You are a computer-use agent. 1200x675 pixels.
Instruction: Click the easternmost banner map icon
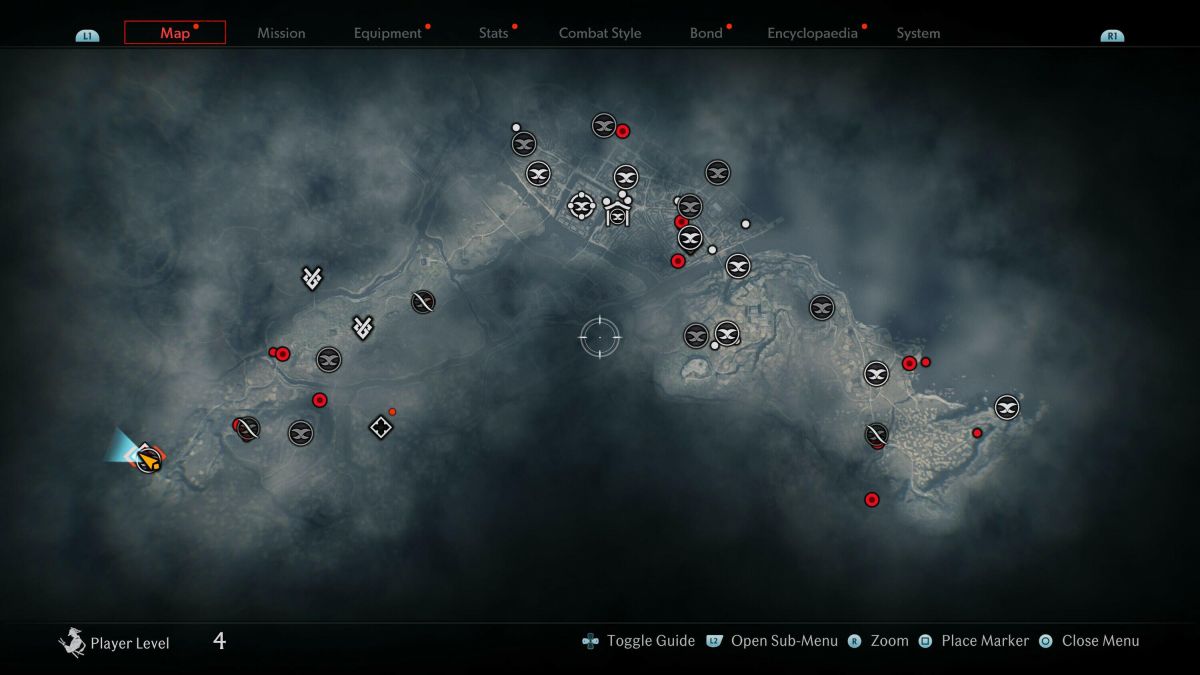click(1007, 407)
